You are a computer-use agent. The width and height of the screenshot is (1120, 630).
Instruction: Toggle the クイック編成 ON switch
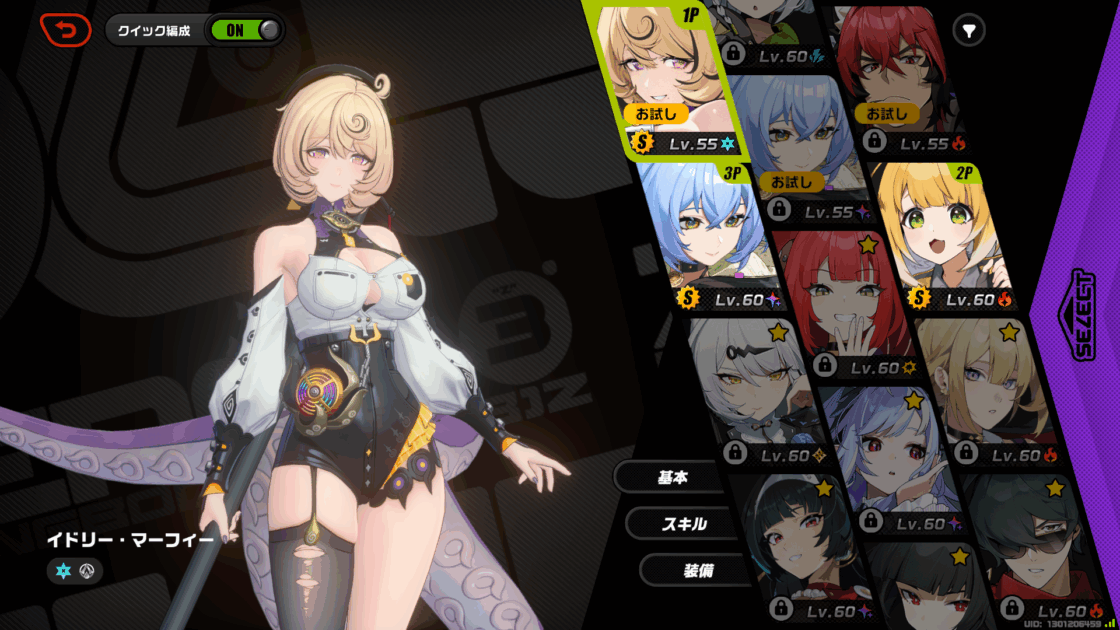[244, 30]
